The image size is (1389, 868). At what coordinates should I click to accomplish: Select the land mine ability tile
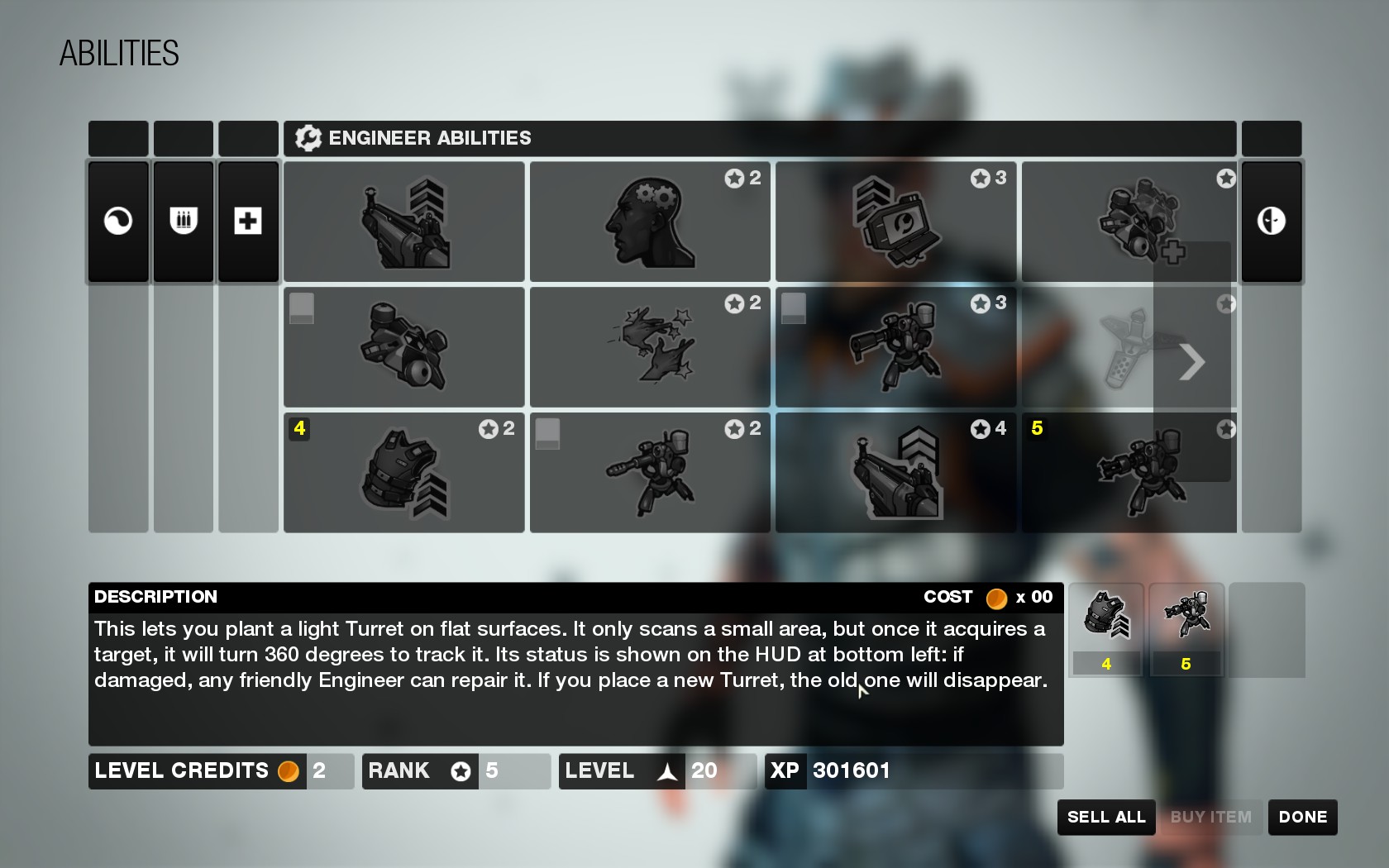[x=403, y=347]
